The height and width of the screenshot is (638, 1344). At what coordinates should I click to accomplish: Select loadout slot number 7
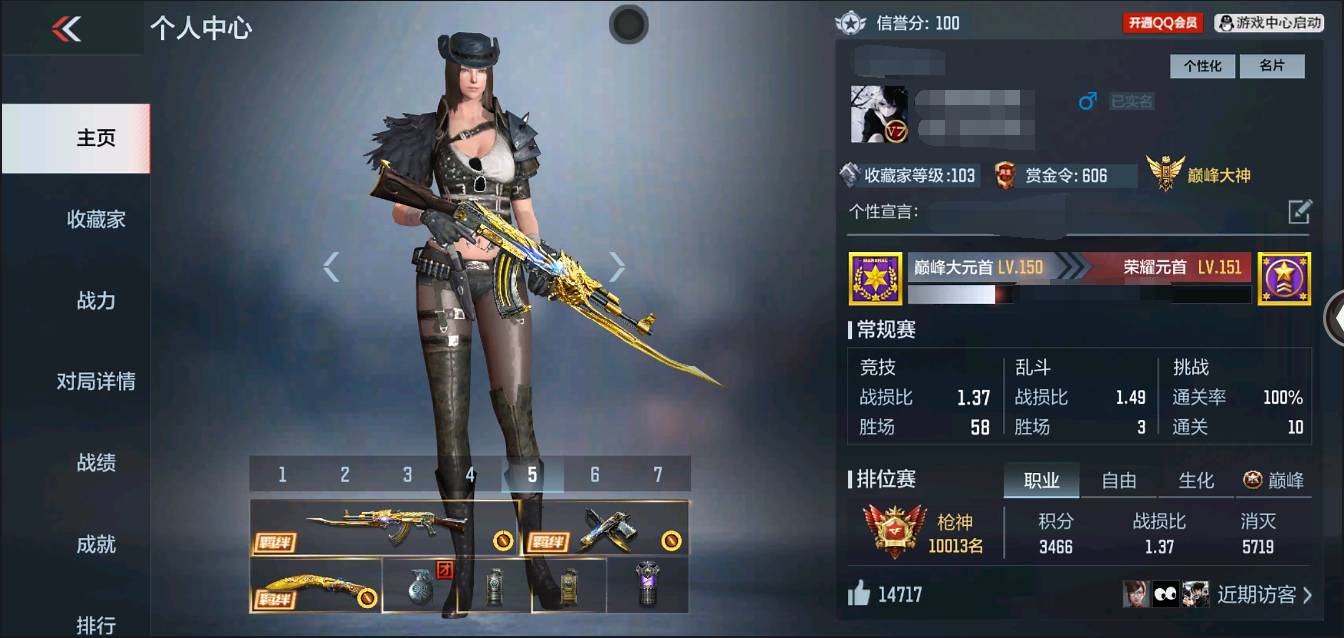657,474
